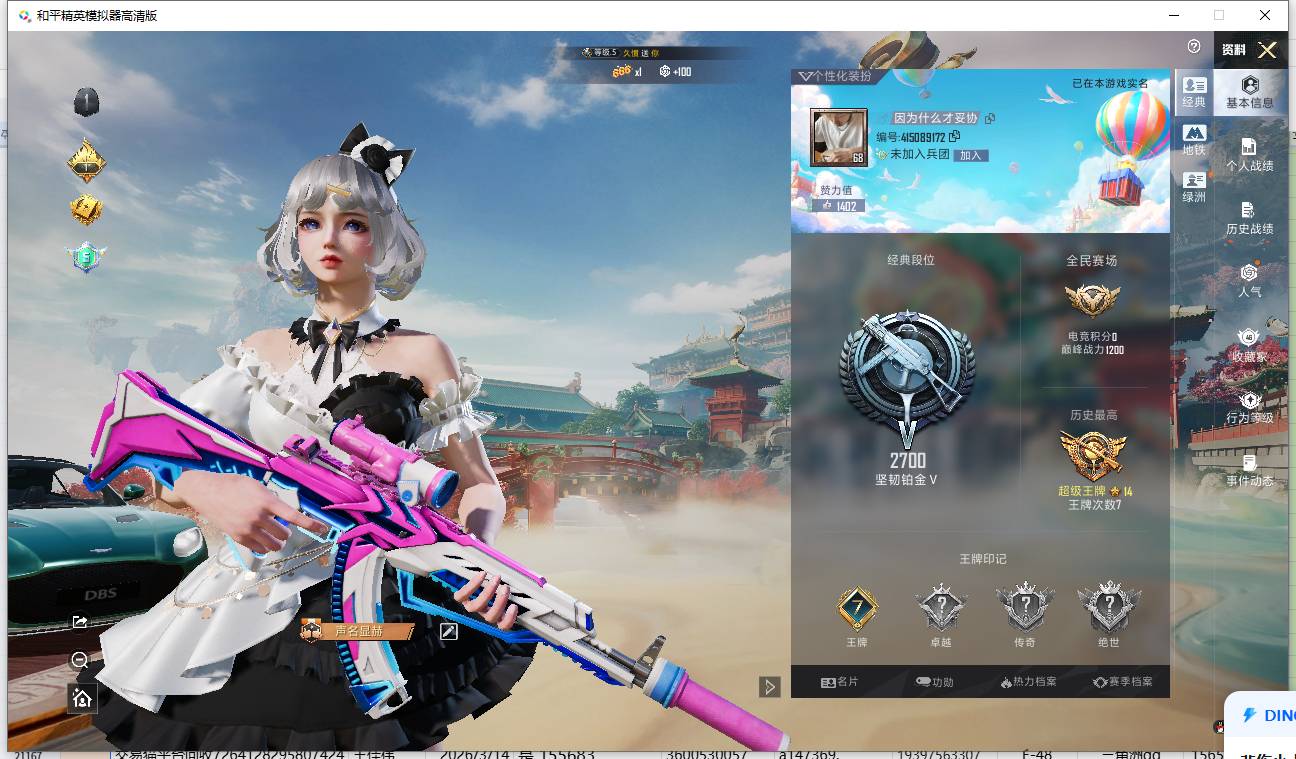Open the 事件动态 event feed

tap(1249, 470)
